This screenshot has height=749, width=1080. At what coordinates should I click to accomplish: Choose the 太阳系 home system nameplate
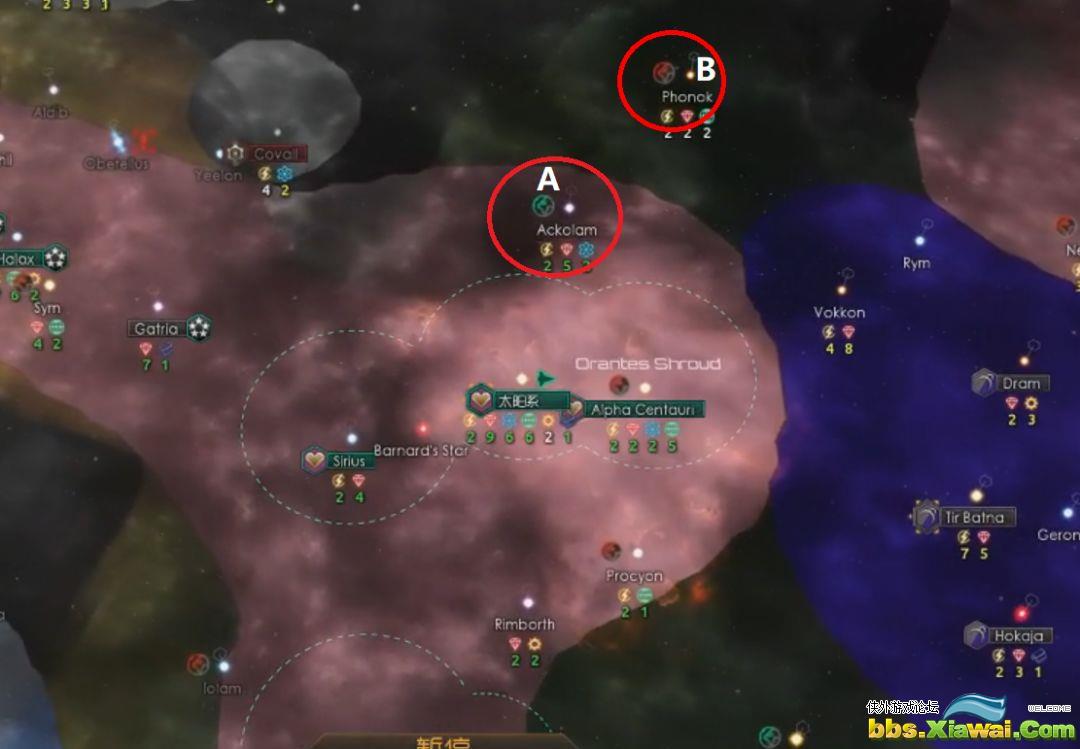(518, 401)
